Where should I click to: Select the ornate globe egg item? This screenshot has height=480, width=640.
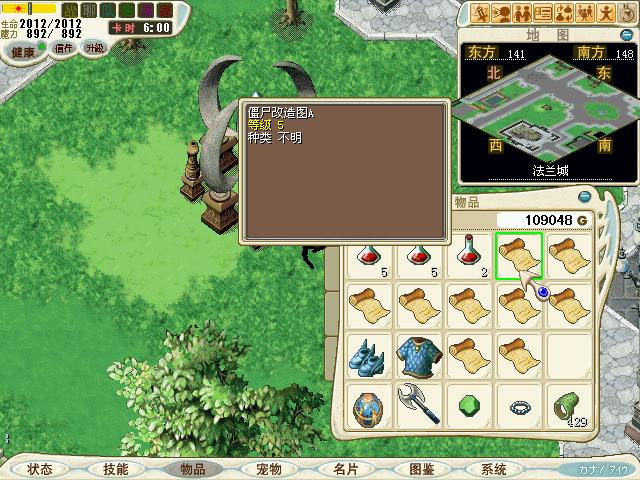click(369, 407)
